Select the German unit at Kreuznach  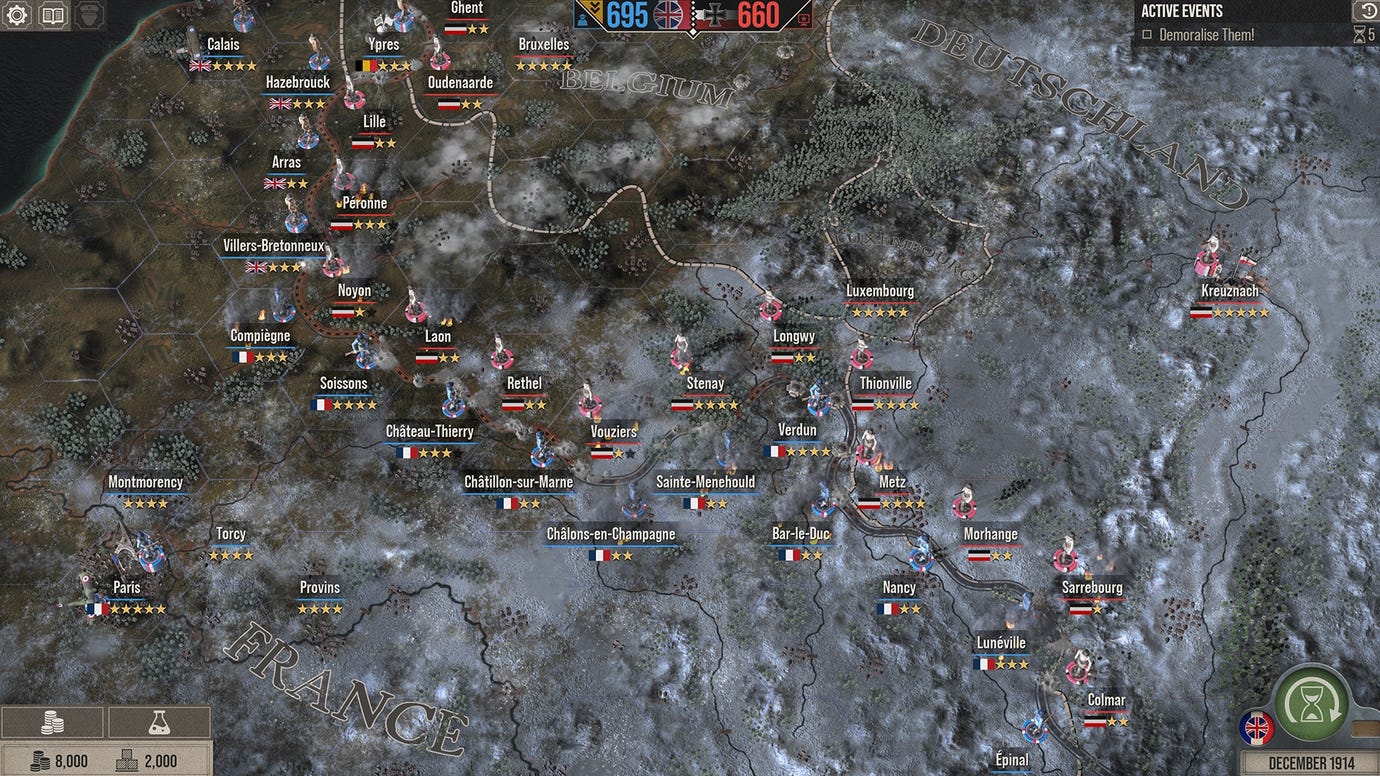(x=1209, y=260)
